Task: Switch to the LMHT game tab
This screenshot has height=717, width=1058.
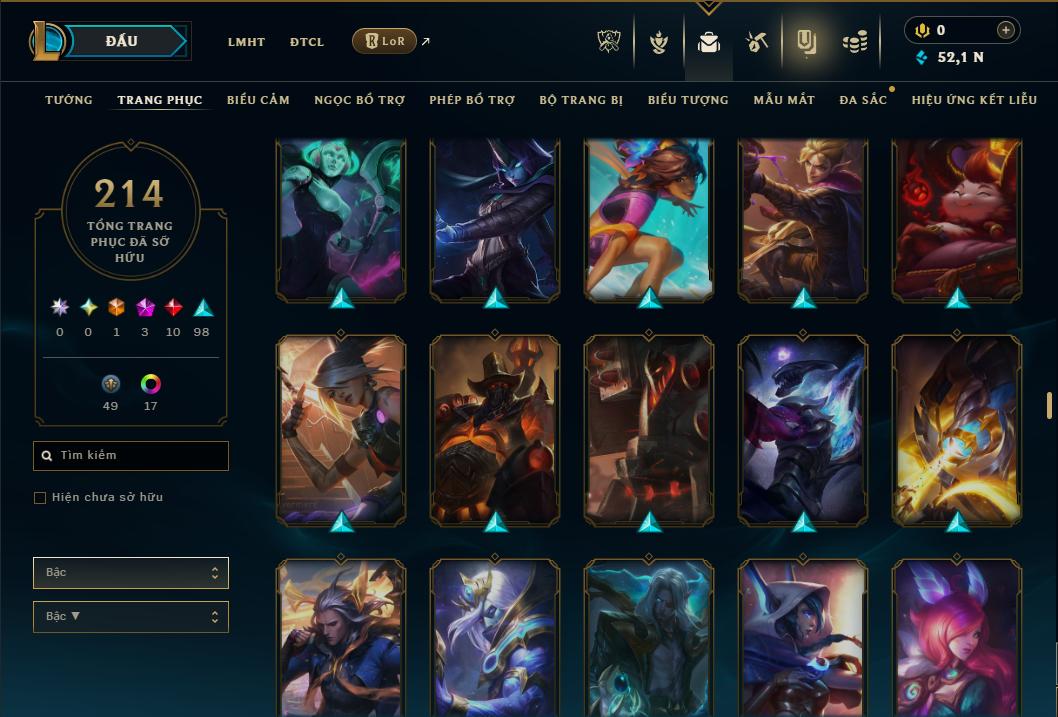Action: coord(246,42)
